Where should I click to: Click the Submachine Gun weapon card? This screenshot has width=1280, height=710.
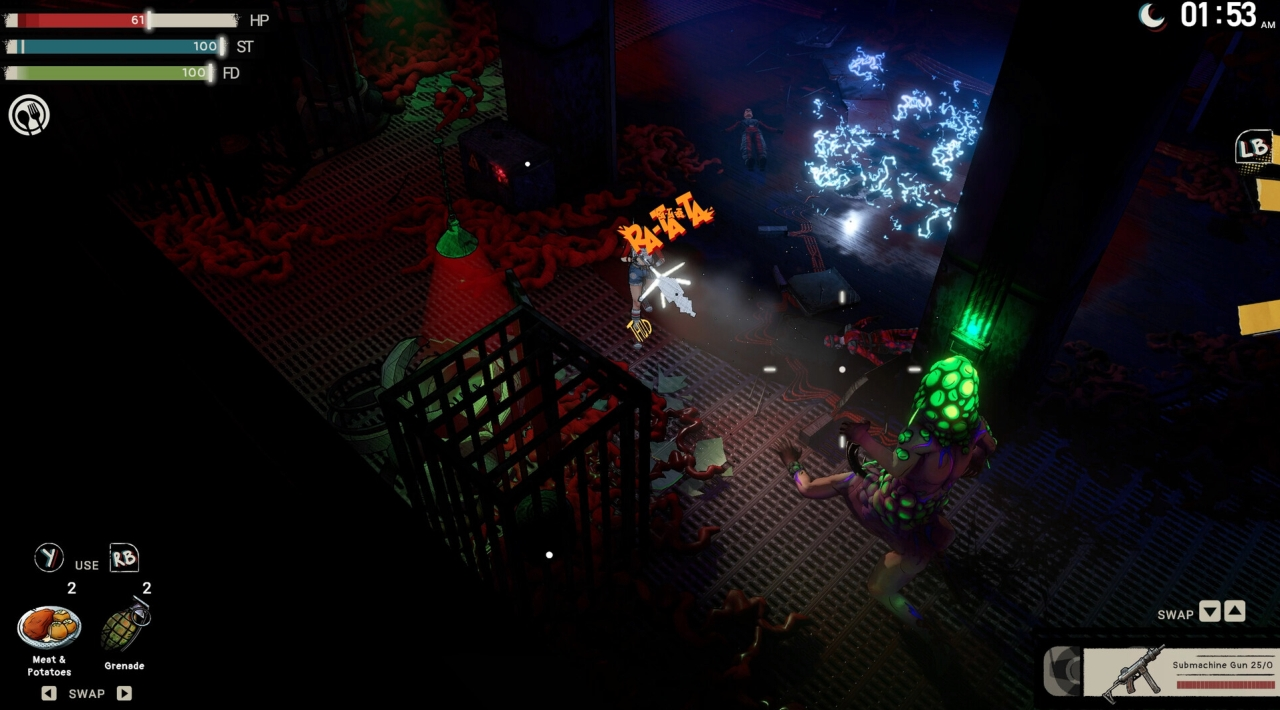point(1180,672)
